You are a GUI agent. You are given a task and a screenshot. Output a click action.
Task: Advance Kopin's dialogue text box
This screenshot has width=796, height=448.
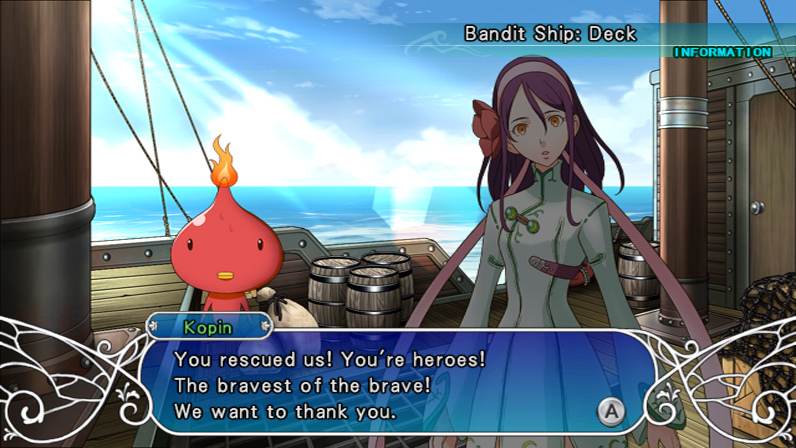(x=608, y=409)
